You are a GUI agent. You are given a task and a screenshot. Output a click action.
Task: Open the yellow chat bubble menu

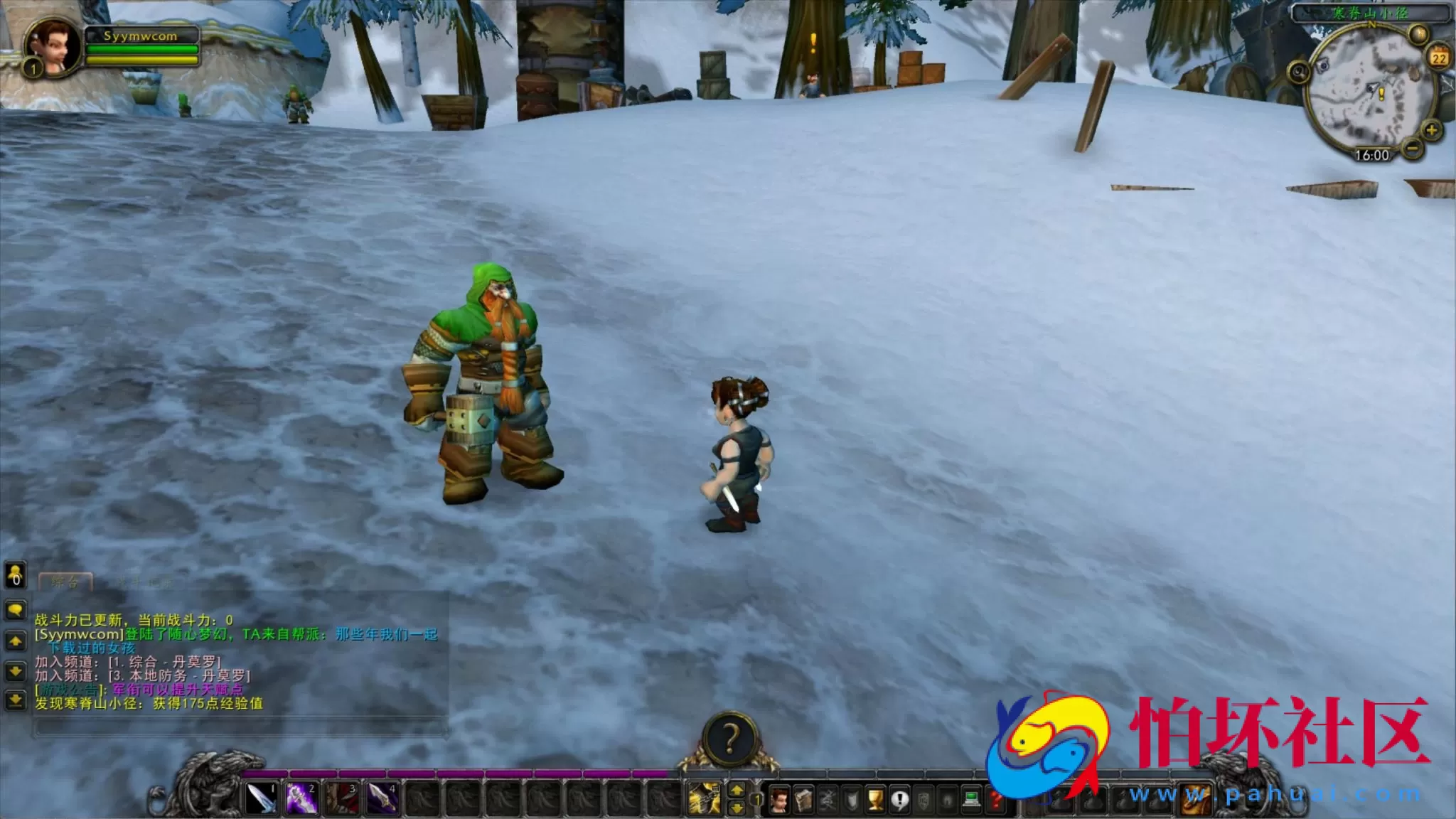pyautogui.click(x=15, y=609)
